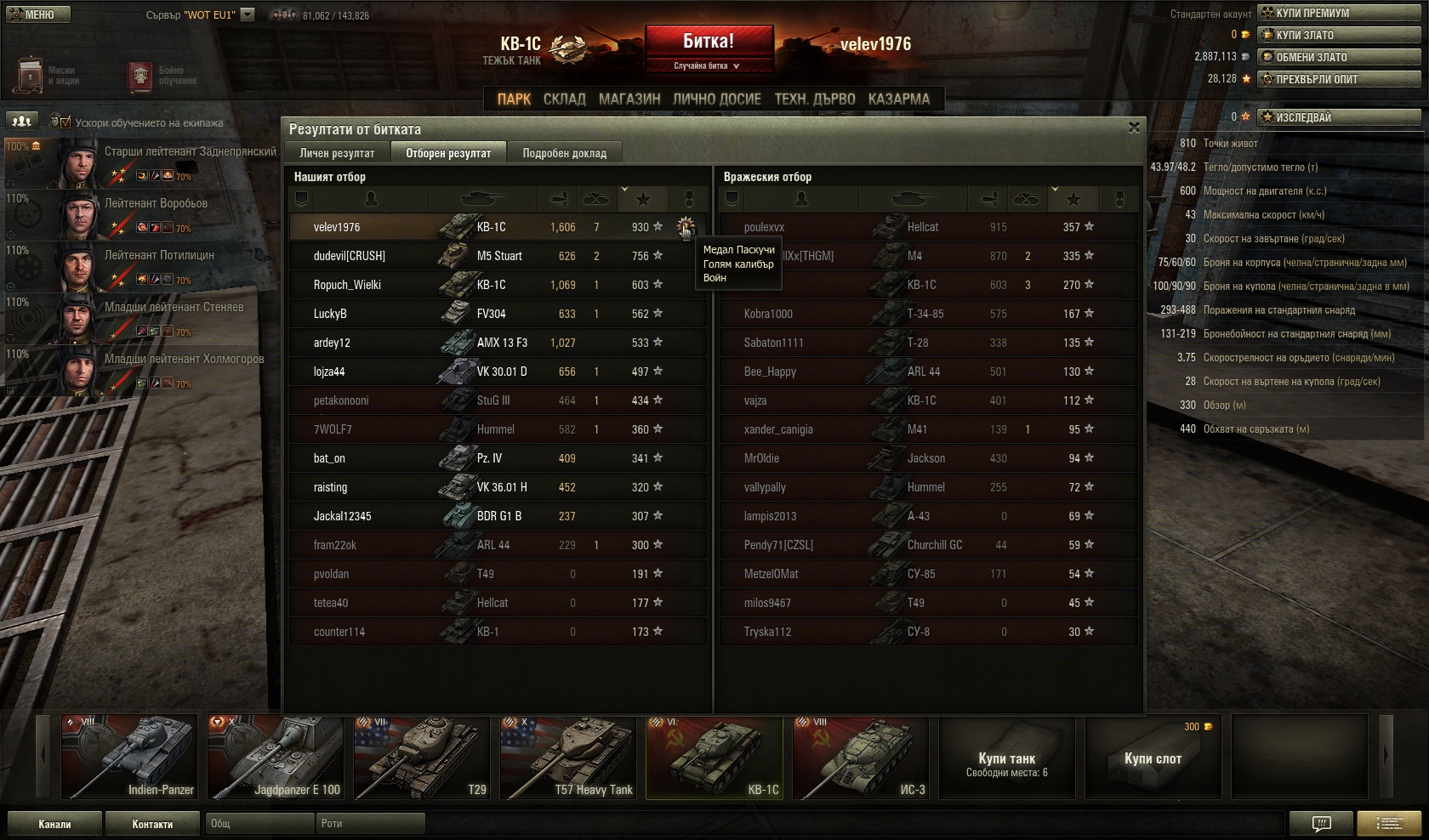This screenshot has width=1429, height=840.
Task: Open the МАГАЗИН store section
Action: [x=629, y=99]
